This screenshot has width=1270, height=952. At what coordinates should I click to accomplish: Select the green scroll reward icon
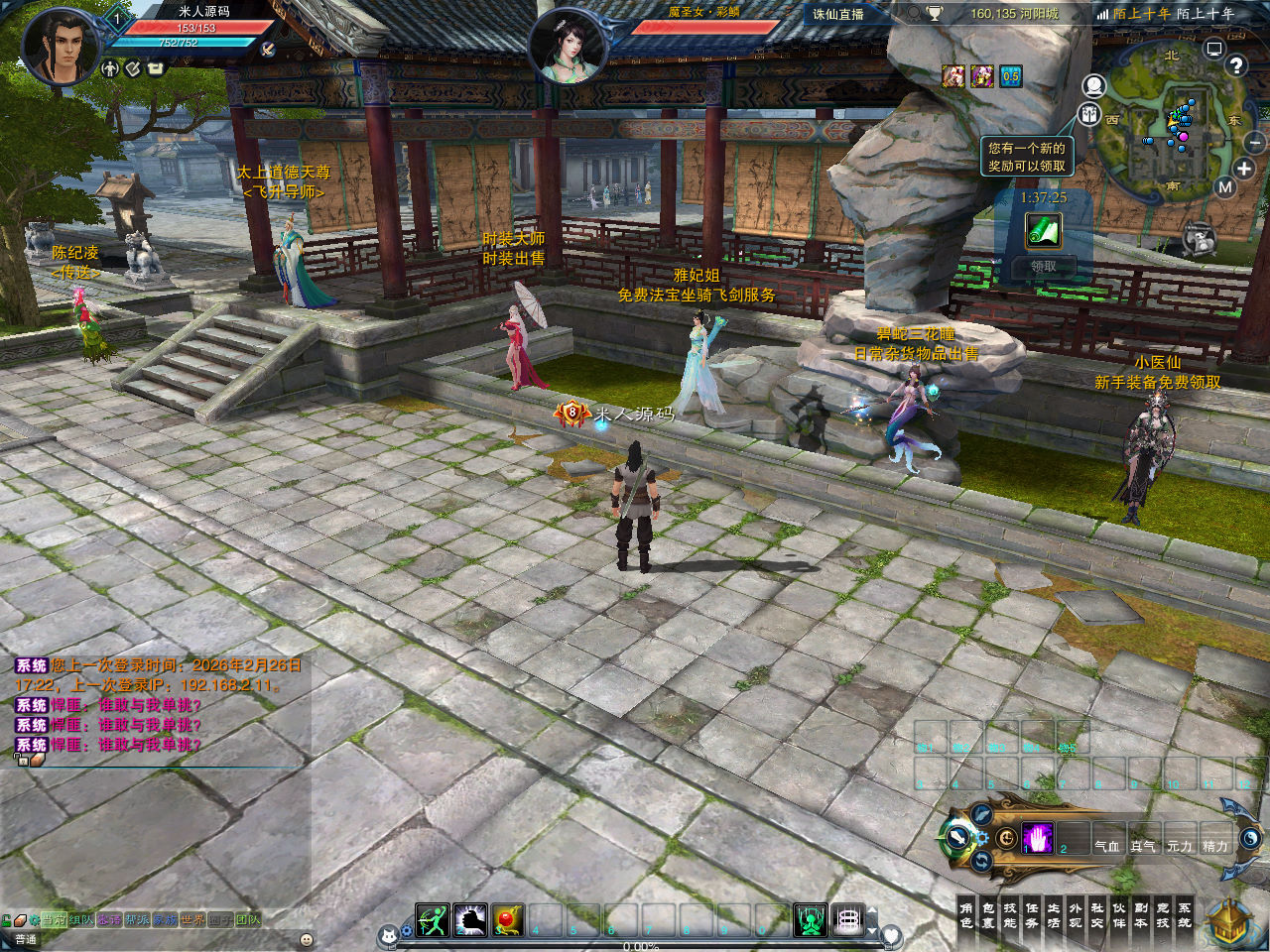pos(1043,230)
